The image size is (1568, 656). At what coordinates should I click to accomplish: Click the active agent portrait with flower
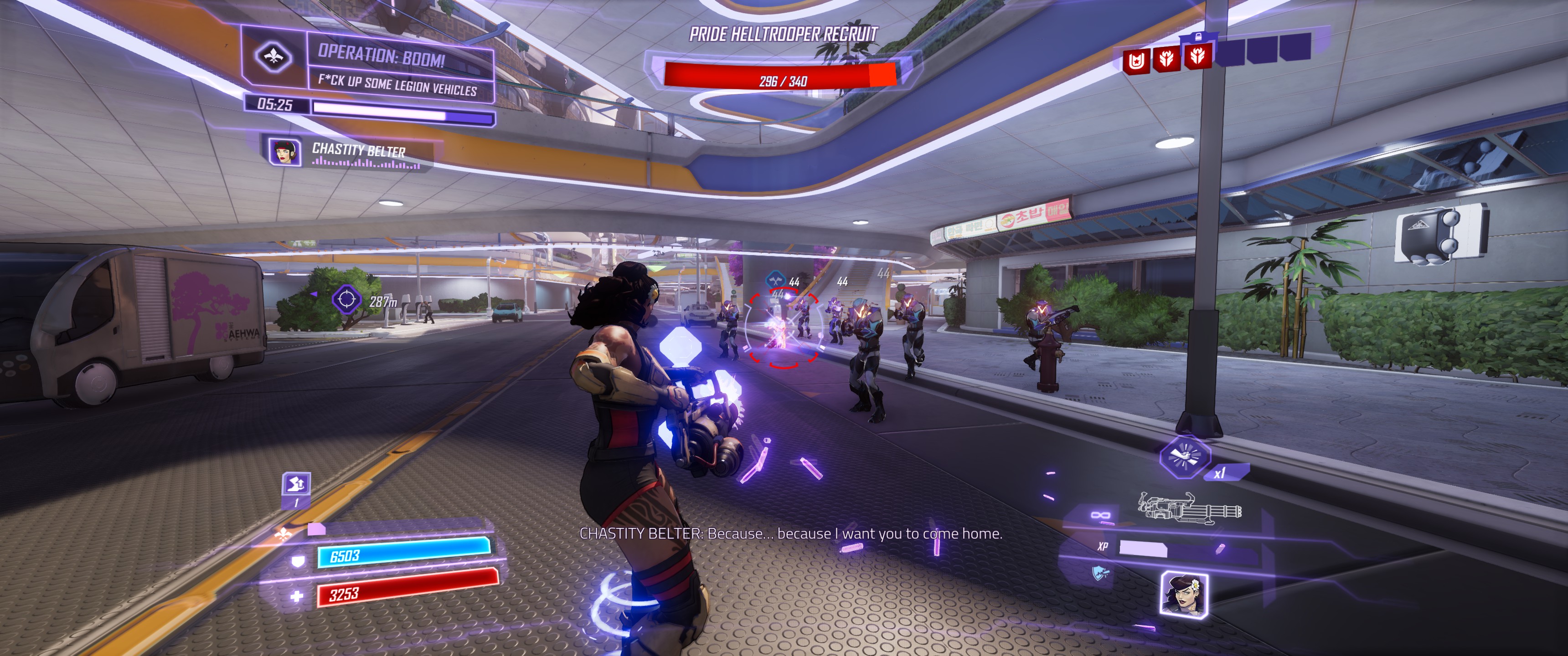pos(1183,594)
